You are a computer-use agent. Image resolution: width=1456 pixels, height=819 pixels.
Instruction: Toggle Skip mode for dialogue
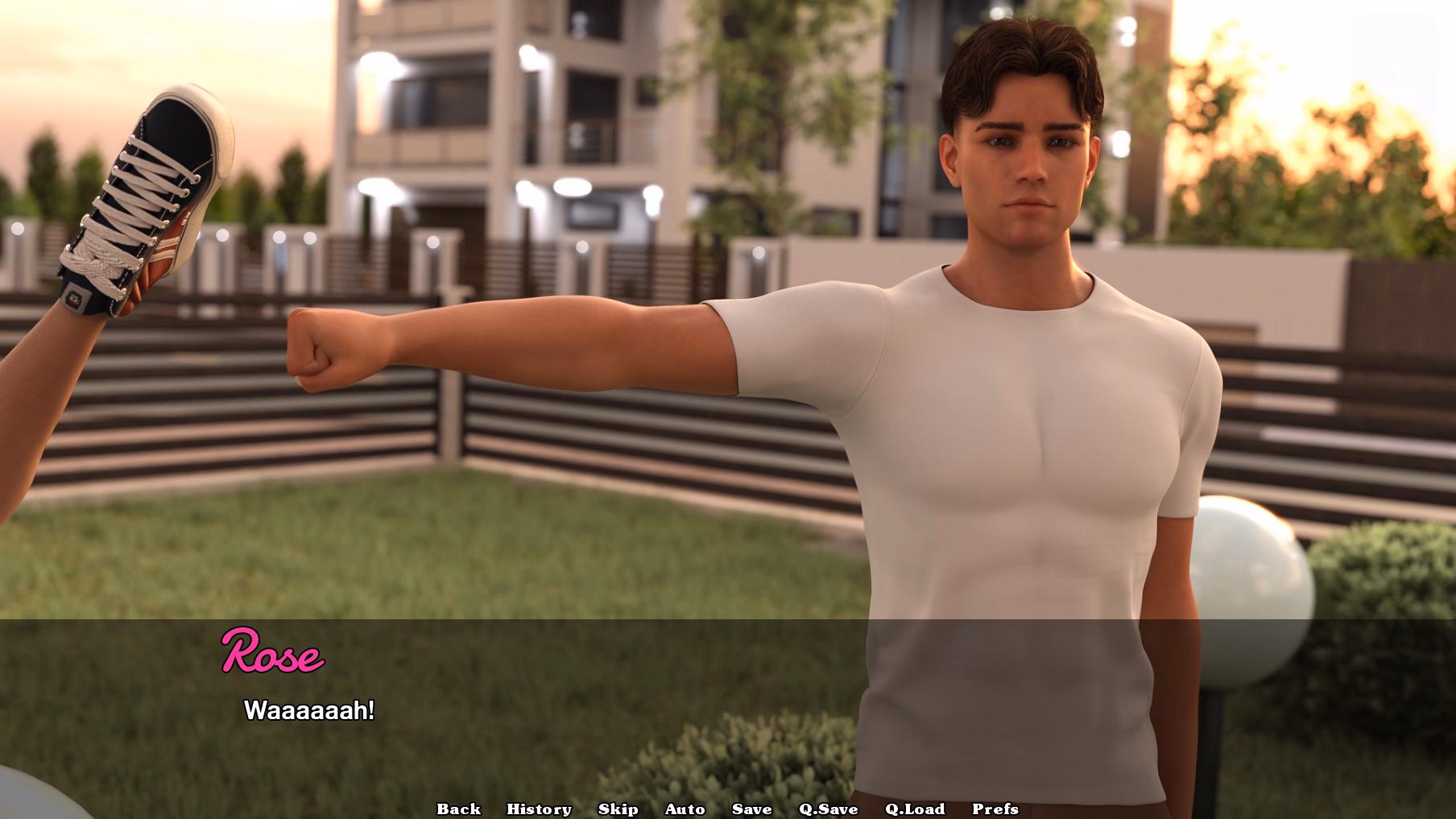coord(618,809)
